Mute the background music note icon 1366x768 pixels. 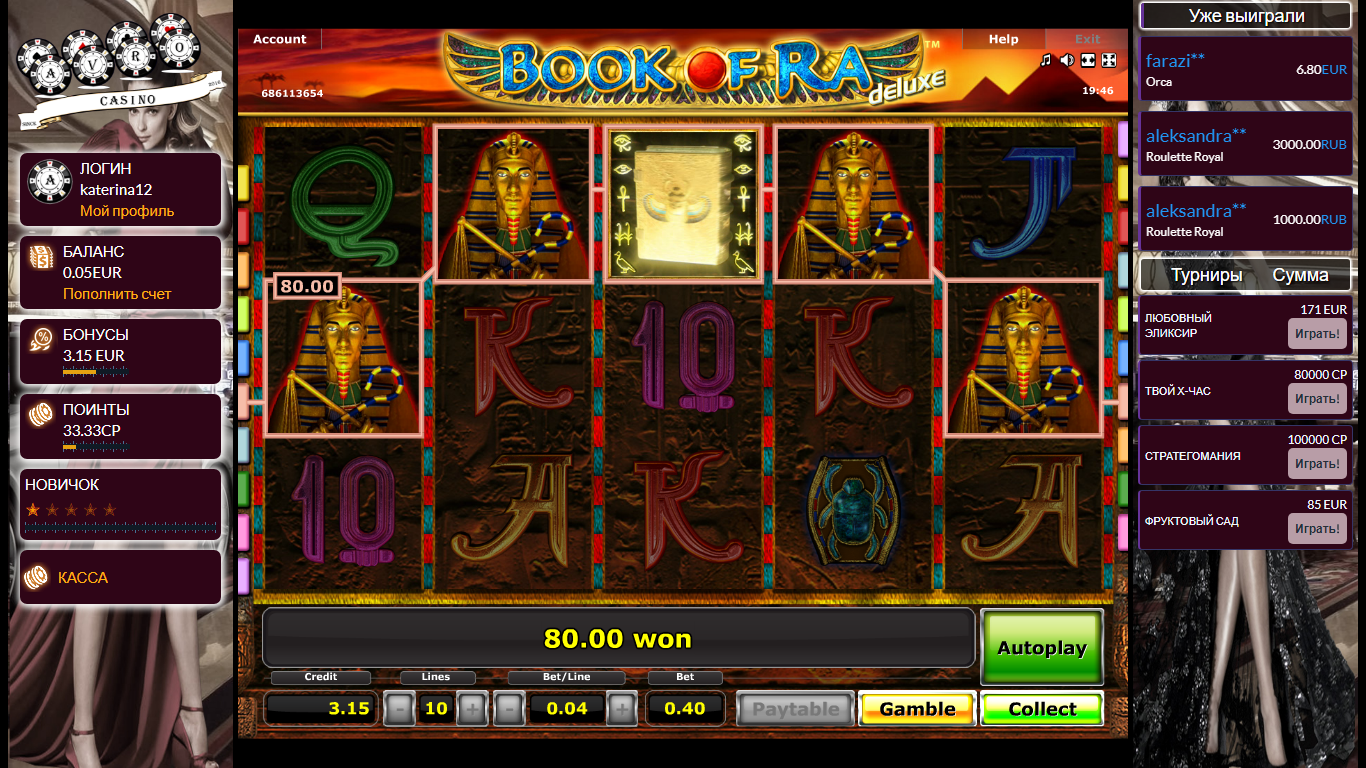click(1045, 60)
